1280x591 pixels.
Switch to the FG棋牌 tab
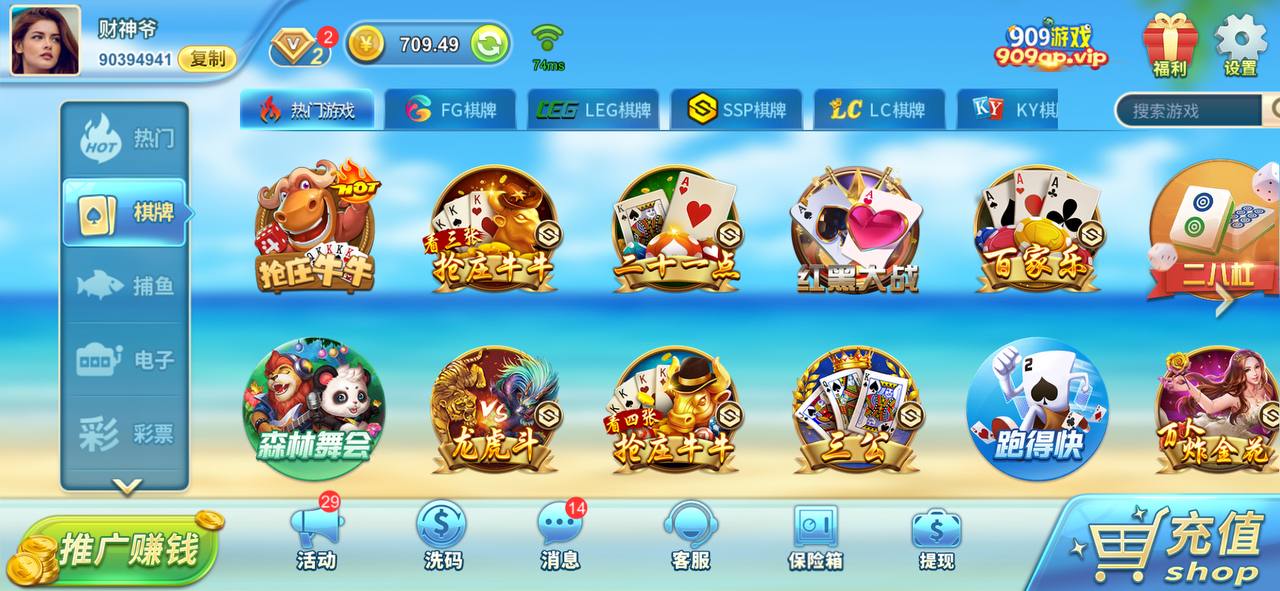click(451, 110)
